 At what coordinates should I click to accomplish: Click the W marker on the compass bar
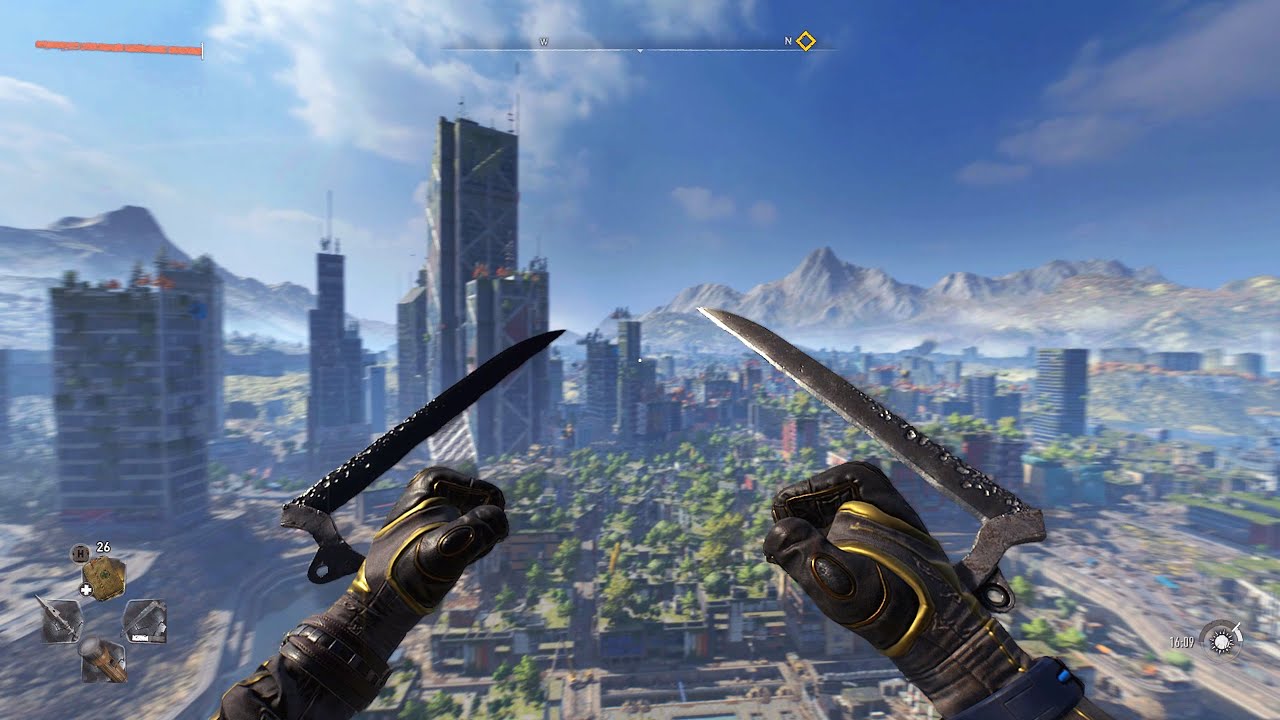click(x=544, y=41)
